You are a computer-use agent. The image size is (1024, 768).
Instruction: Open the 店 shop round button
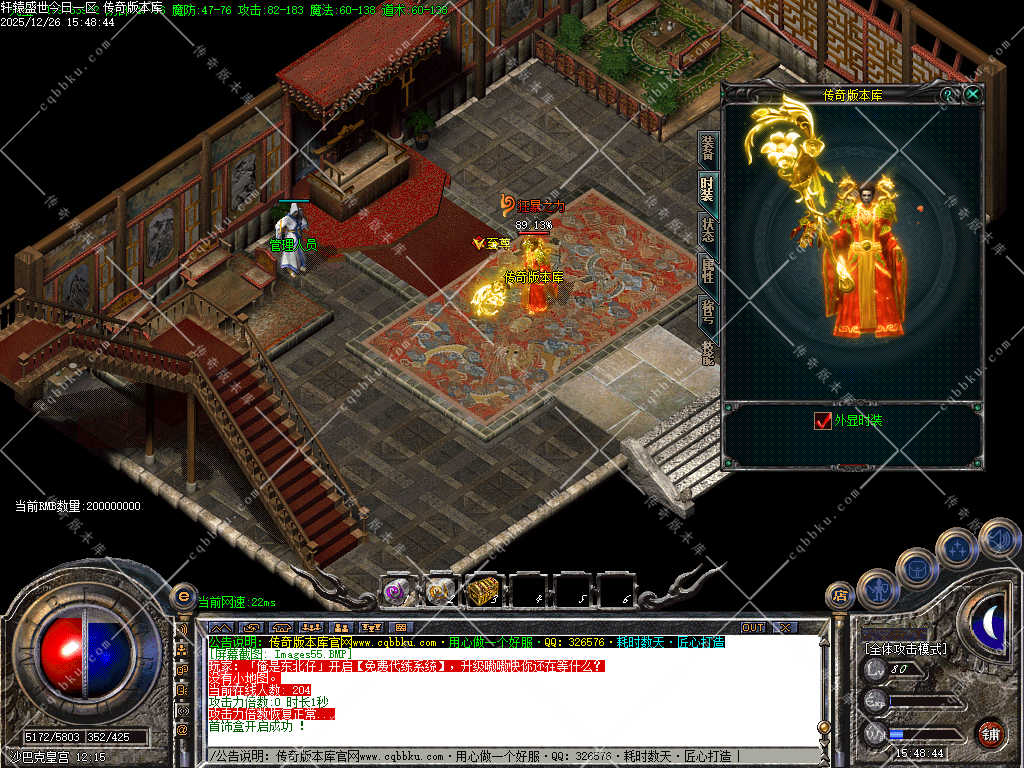click(x=840, y=597)
